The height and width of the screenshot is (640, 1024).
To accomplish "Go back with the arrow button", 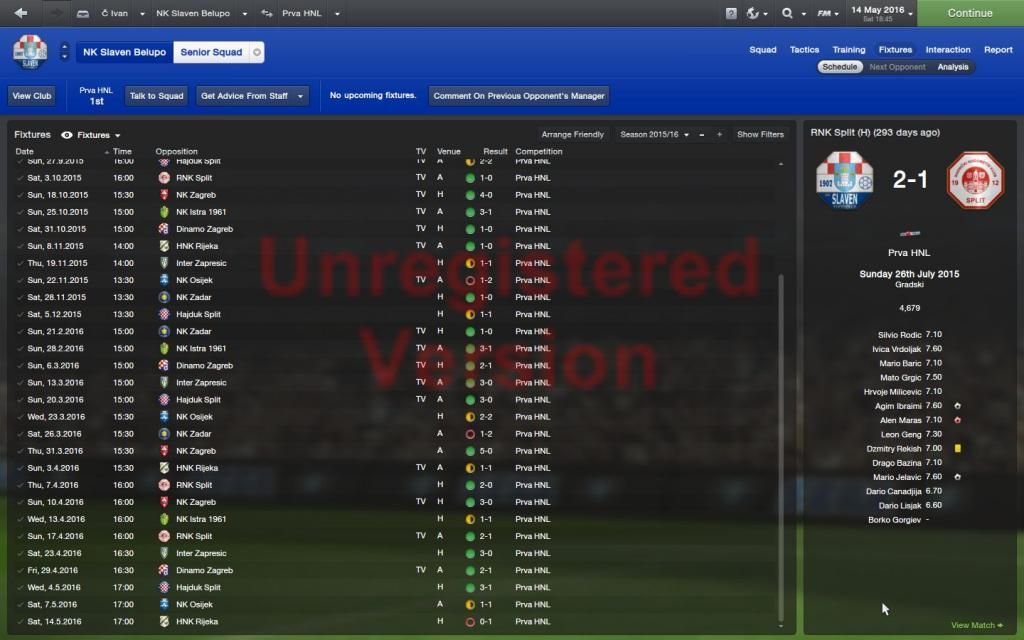I will tap(21, 13).
